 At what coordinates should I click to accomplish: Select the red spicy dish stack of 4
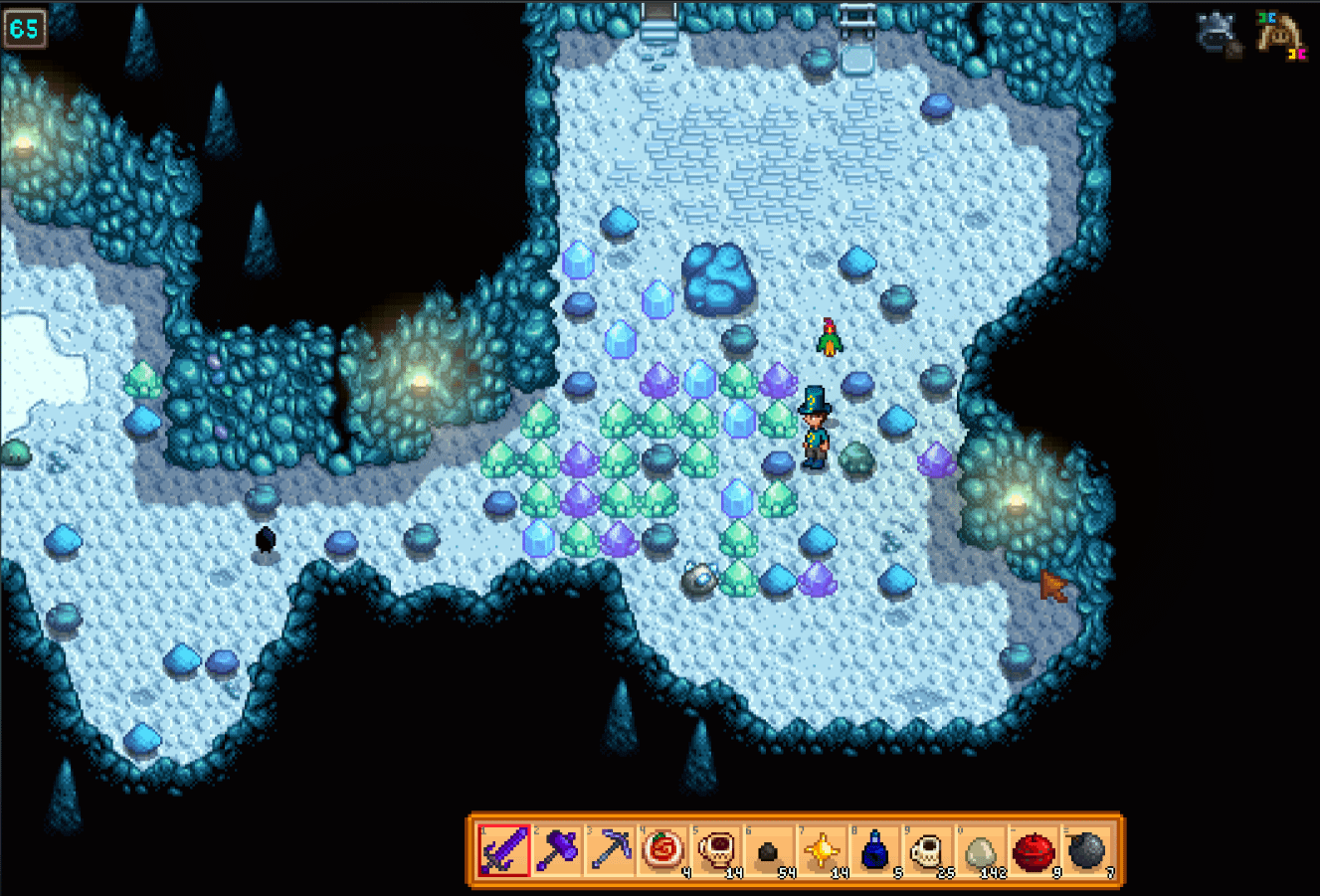[662, 851]
